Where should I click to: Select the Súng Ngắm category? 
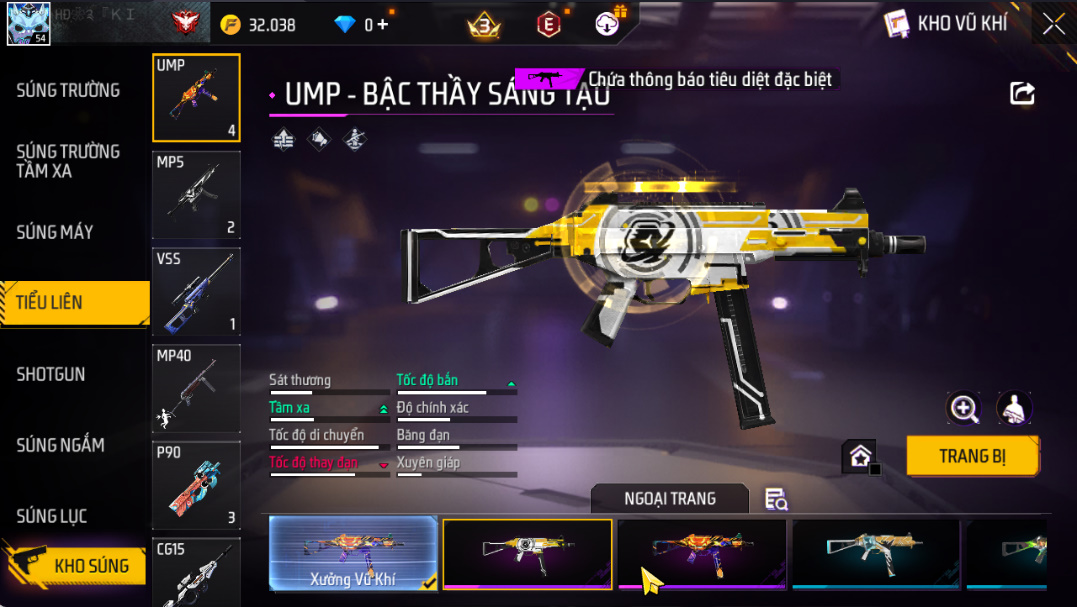(60, 445)
